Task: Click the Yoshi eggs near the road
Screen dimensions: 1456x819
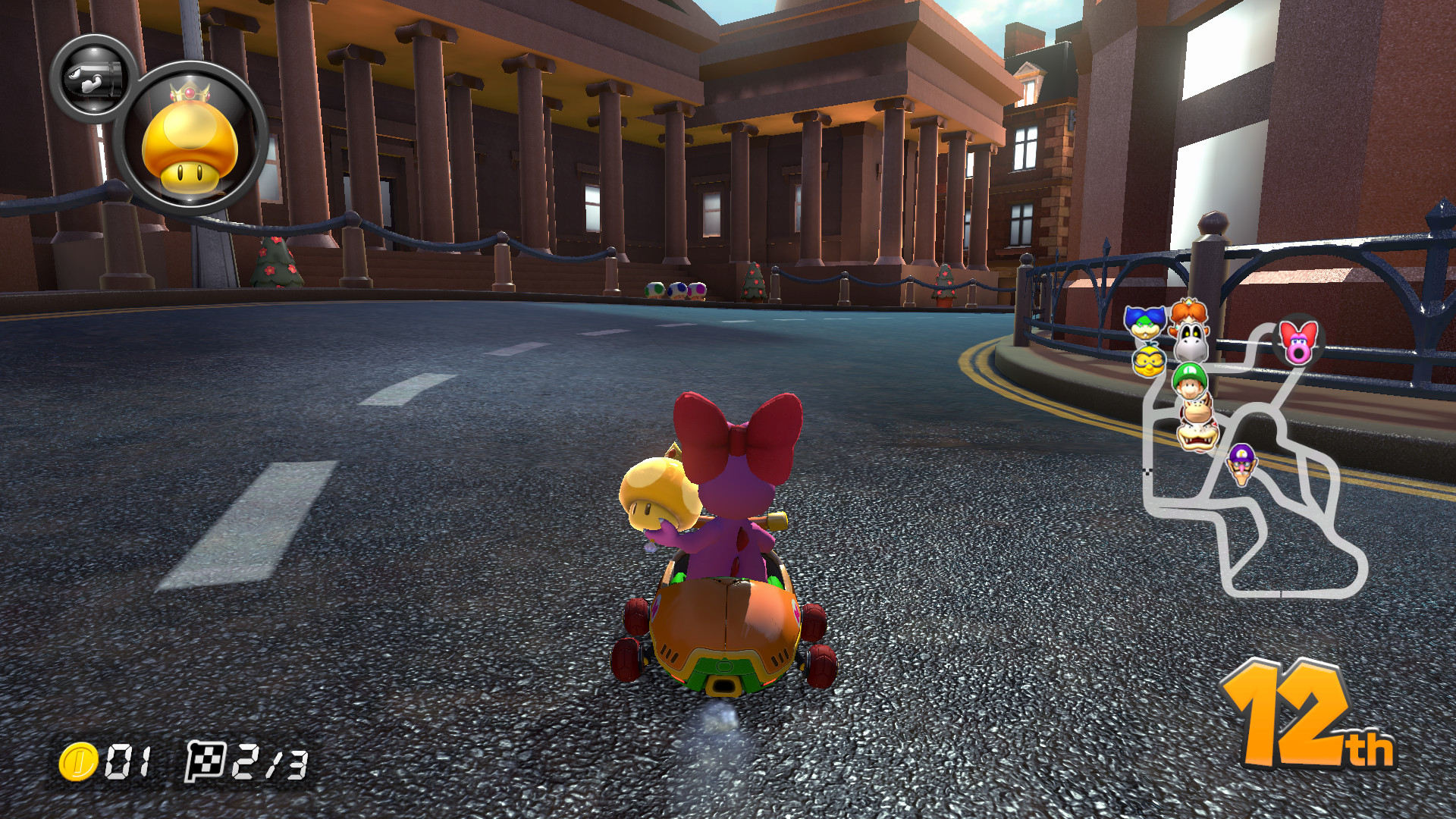Action: point(675,290)
